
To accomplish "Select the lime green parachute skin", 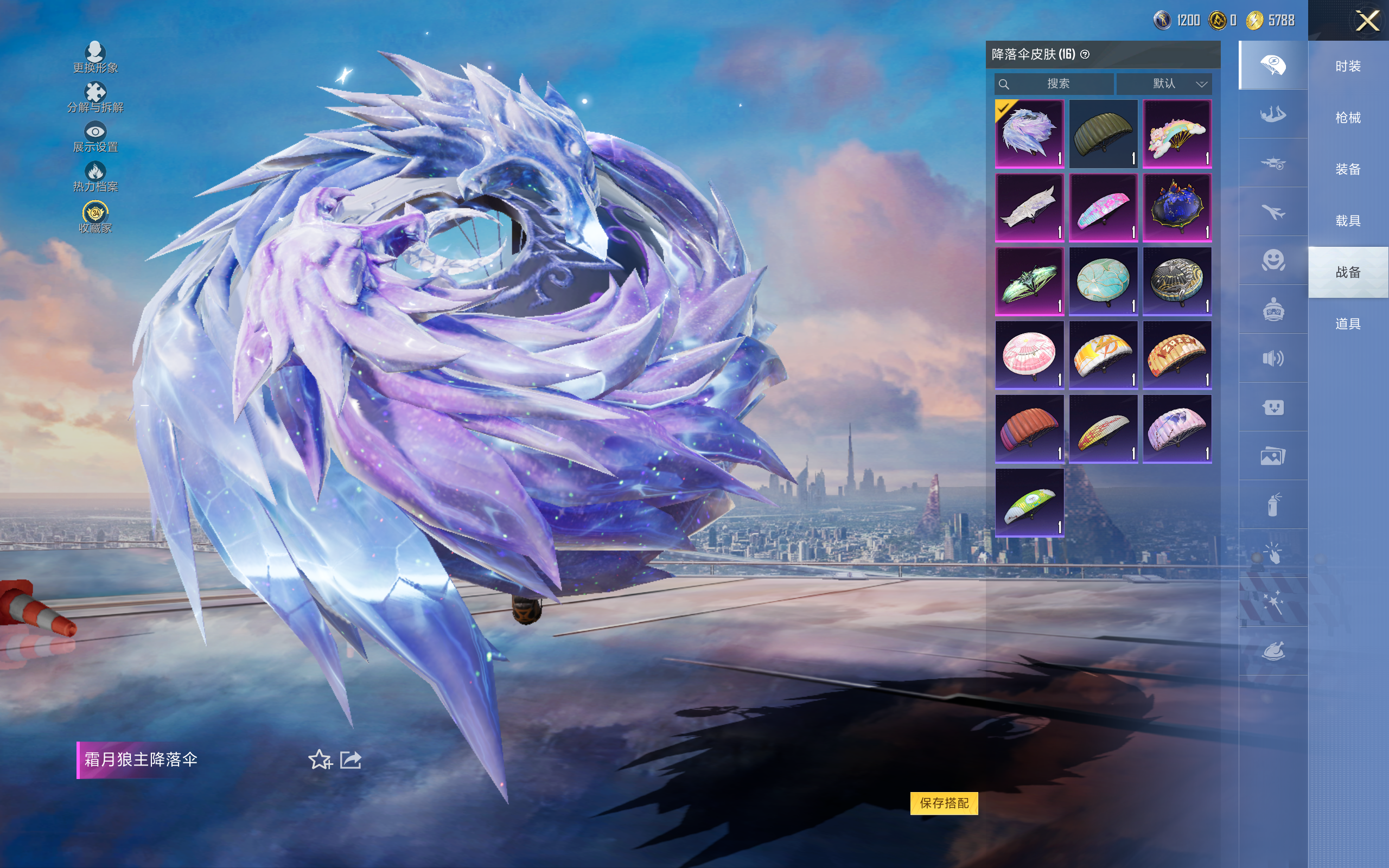I will coord(1029,503).
